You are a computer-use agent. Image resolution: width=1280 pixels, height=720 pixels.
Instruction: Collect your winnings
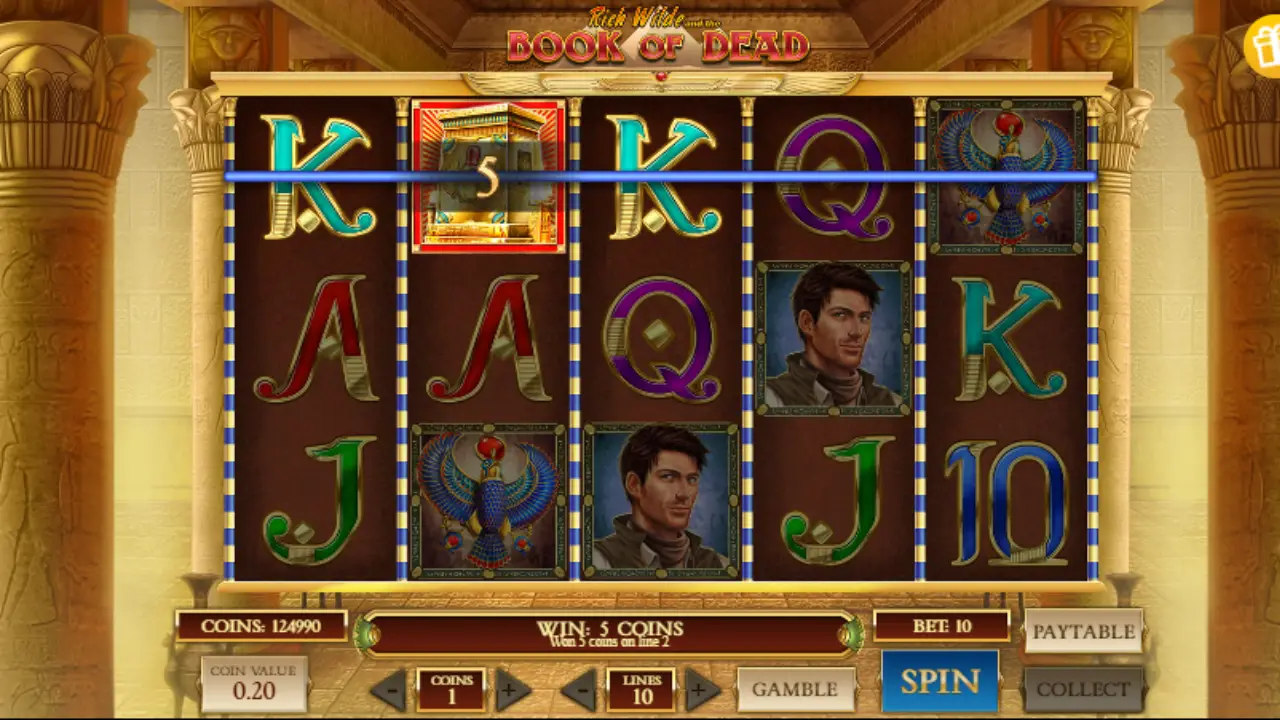coord(1083,689)
